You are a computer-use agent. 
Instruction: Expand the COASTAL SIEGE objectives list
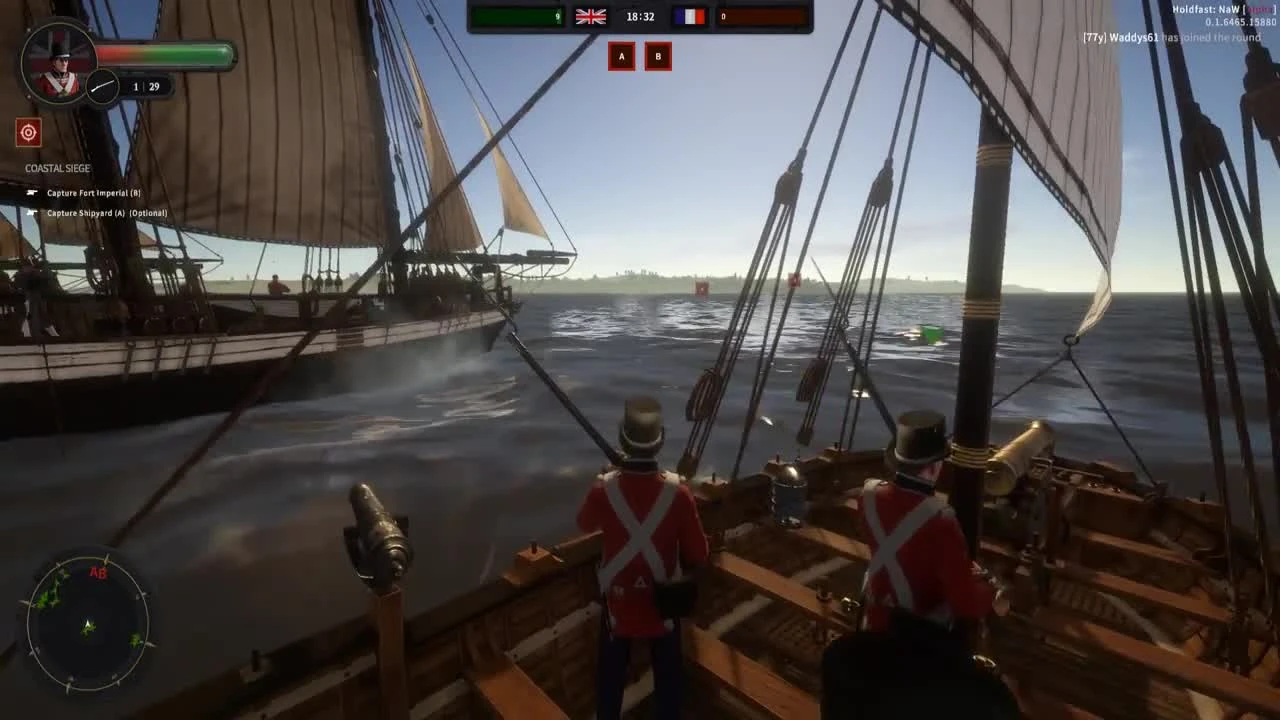[57, 168]
